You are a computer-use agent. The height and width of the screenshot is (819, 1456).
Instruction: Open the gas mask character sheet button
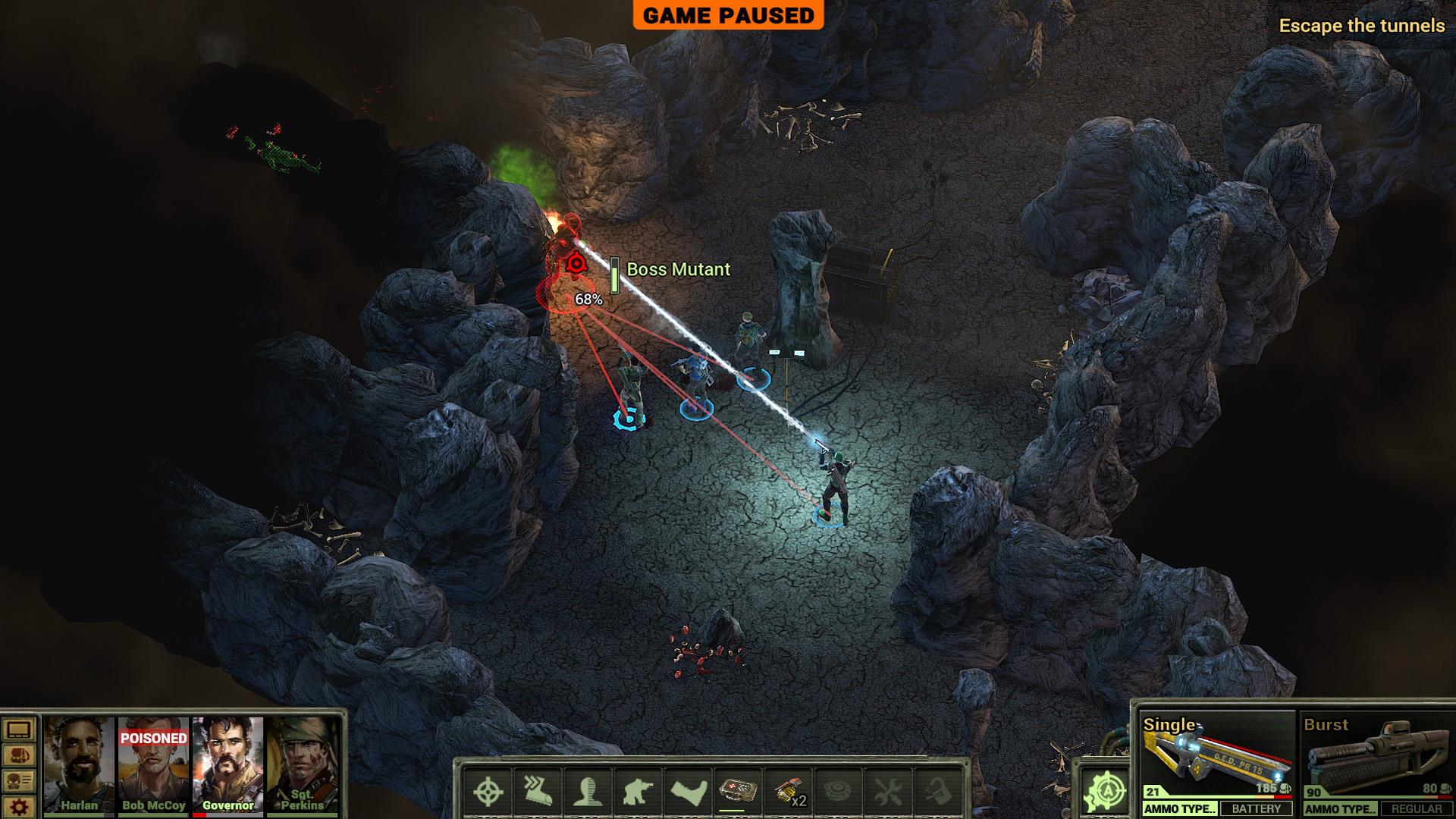point(19,781)
